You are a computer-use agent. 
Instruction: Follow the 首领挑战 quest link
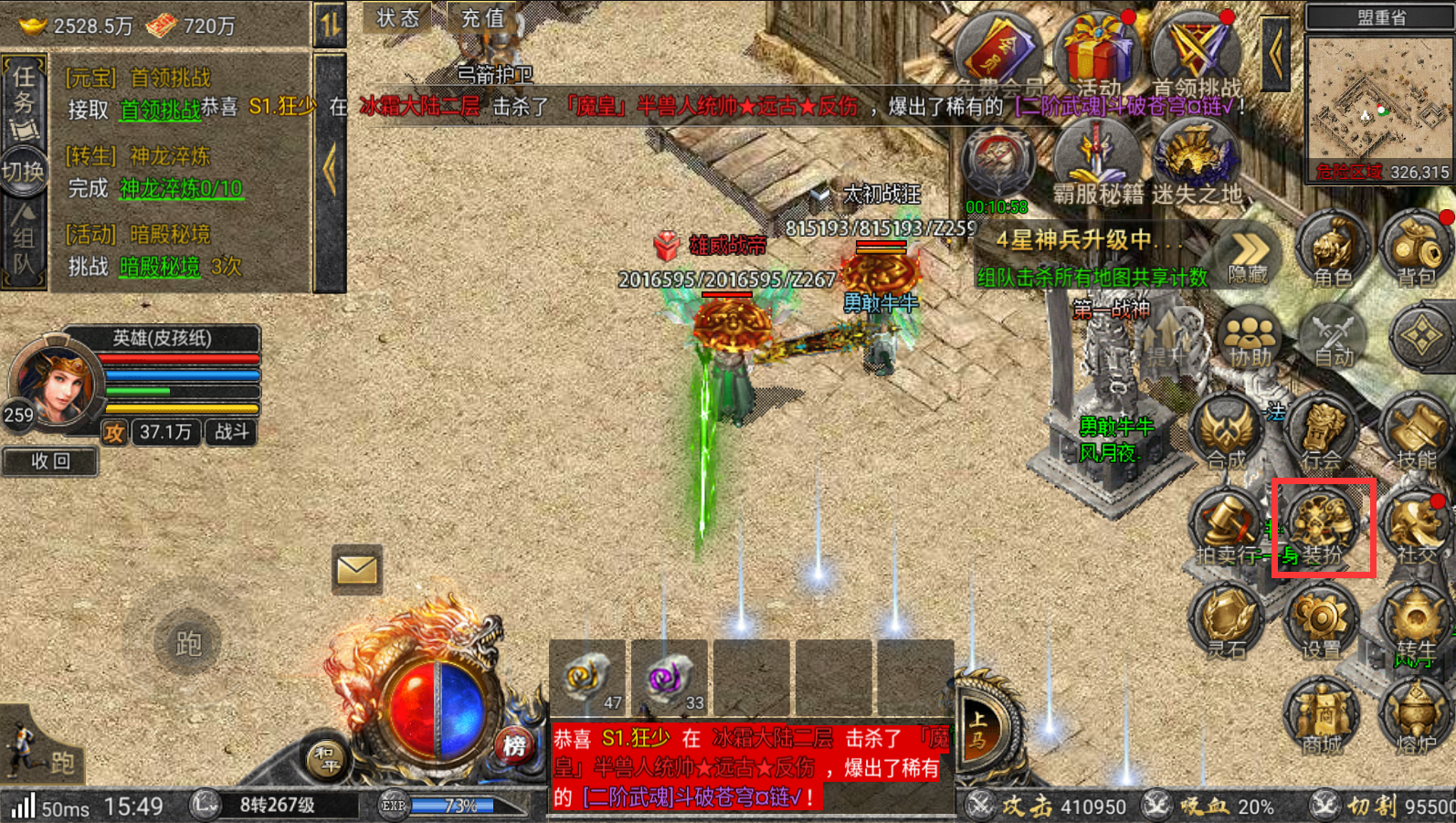pyautogui.click(x=160, y=111)
